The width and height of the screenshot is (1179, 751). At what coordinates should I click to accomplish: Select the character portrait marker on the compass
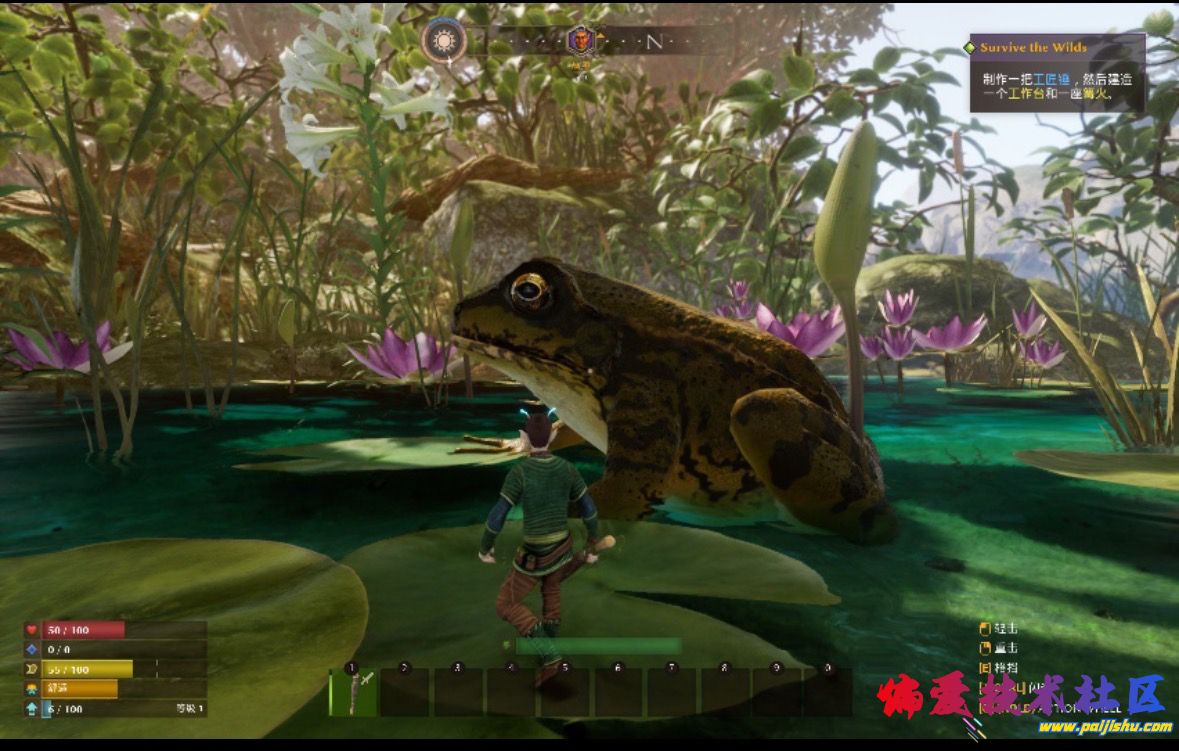580,41
